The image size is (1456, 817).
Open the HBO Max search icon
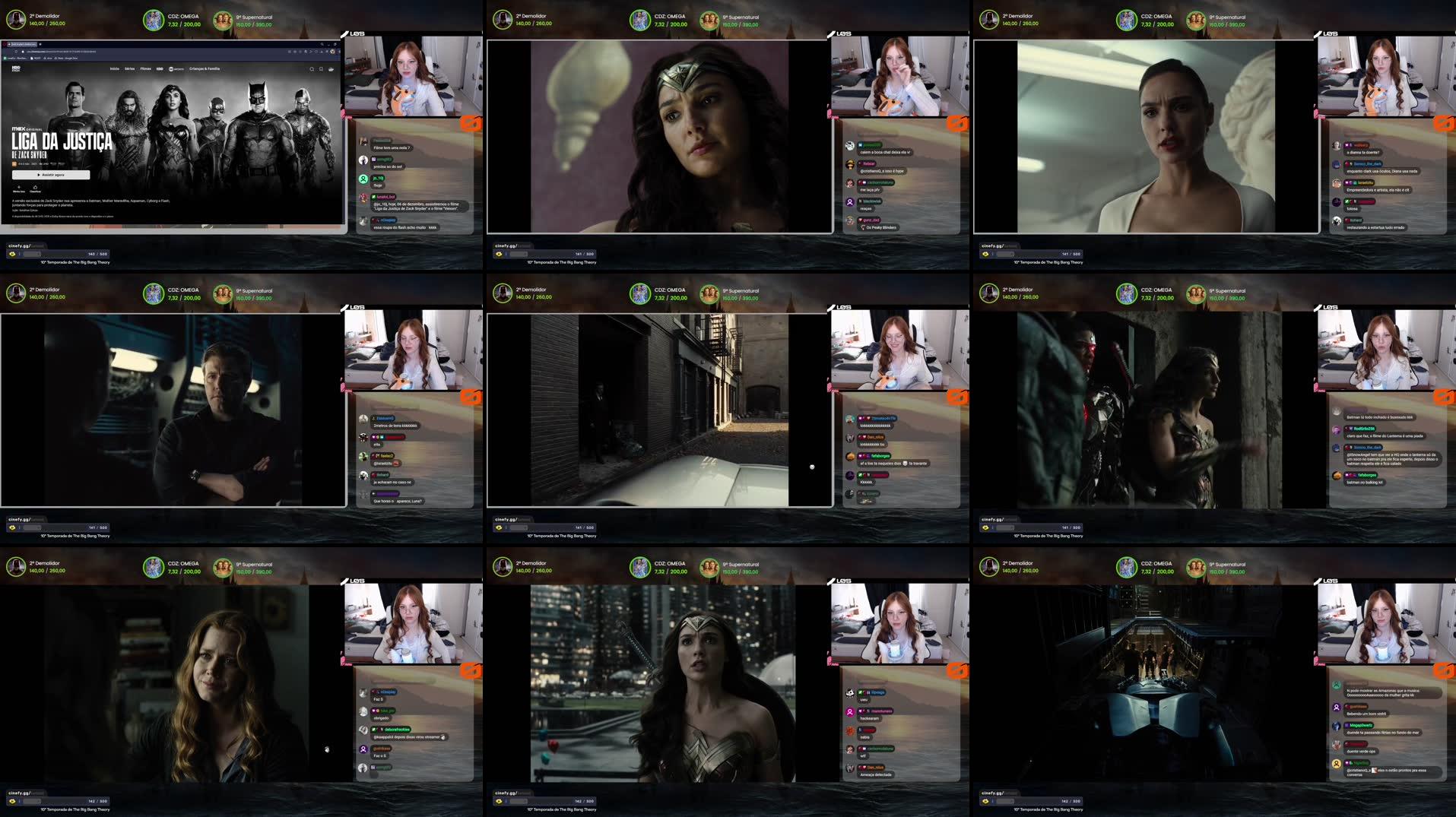(312, 69)
